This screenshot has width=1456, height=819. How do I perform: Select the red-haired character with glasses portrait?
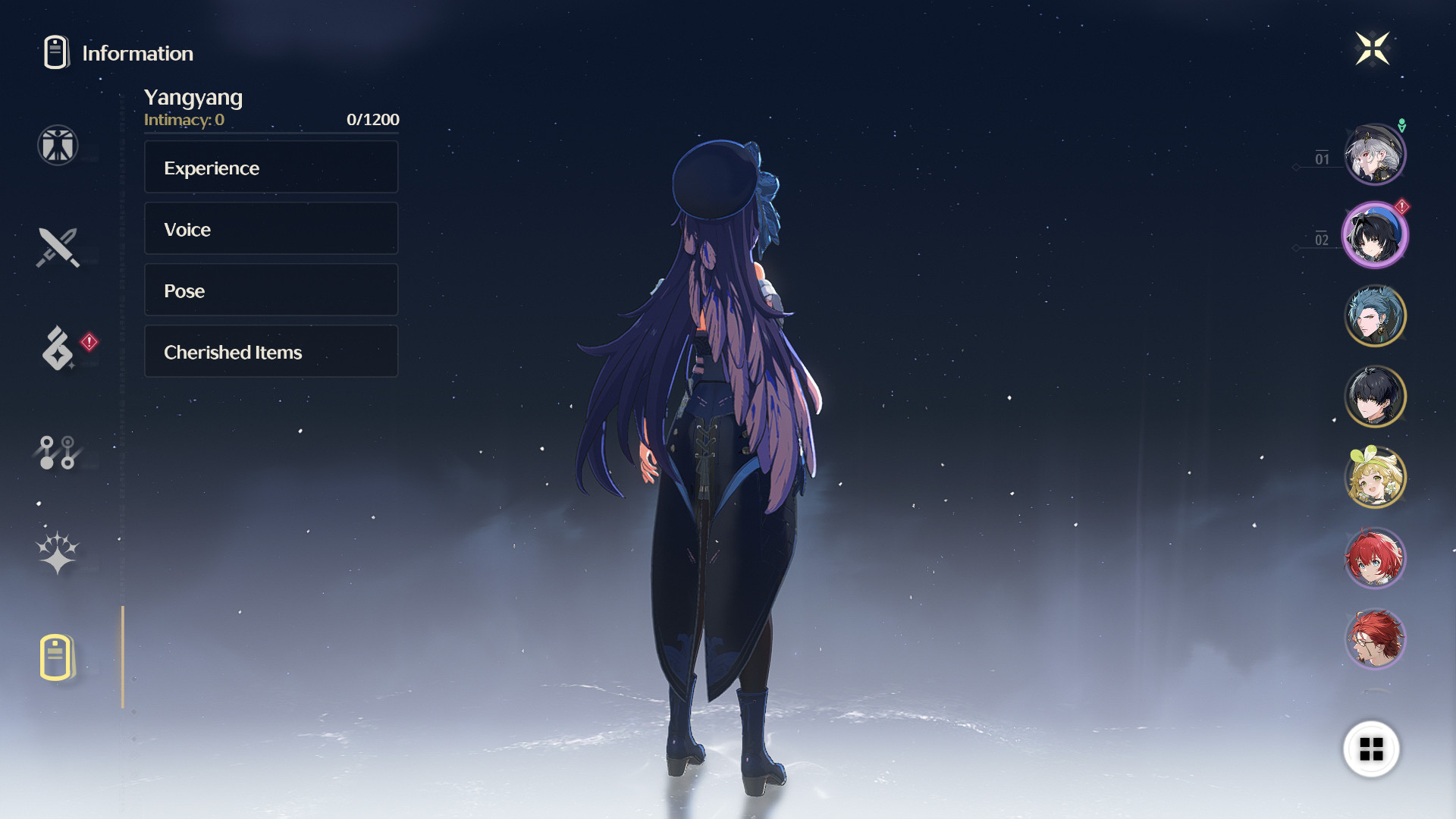[1375, 639]
